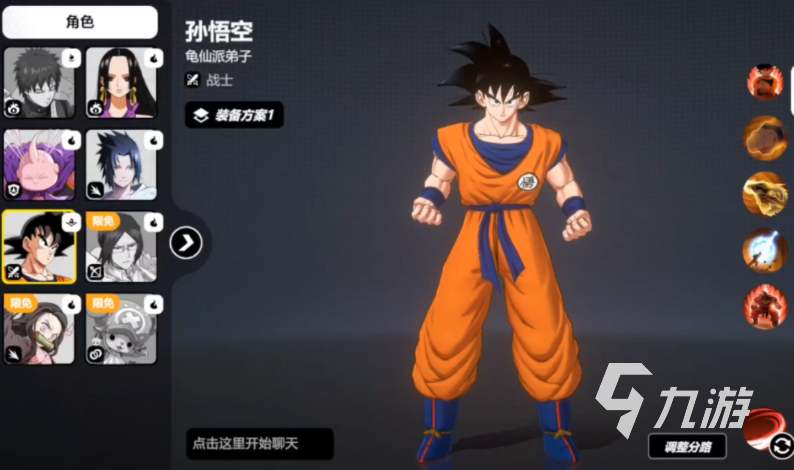
Task: Expand the character list with arrow button
Action: point(186,242)
